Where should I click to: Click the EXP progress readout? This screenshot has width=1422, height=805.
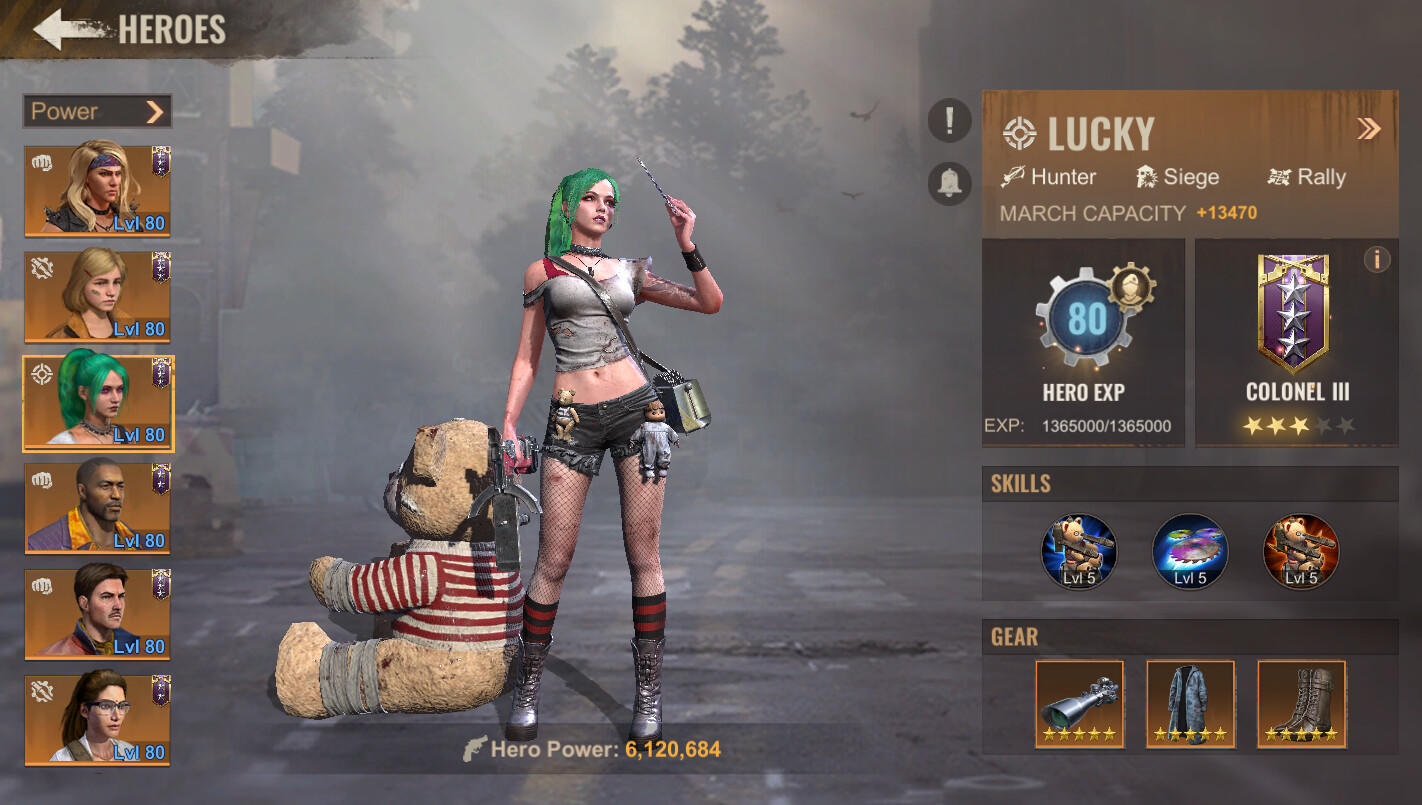[x=1082, y=425]
